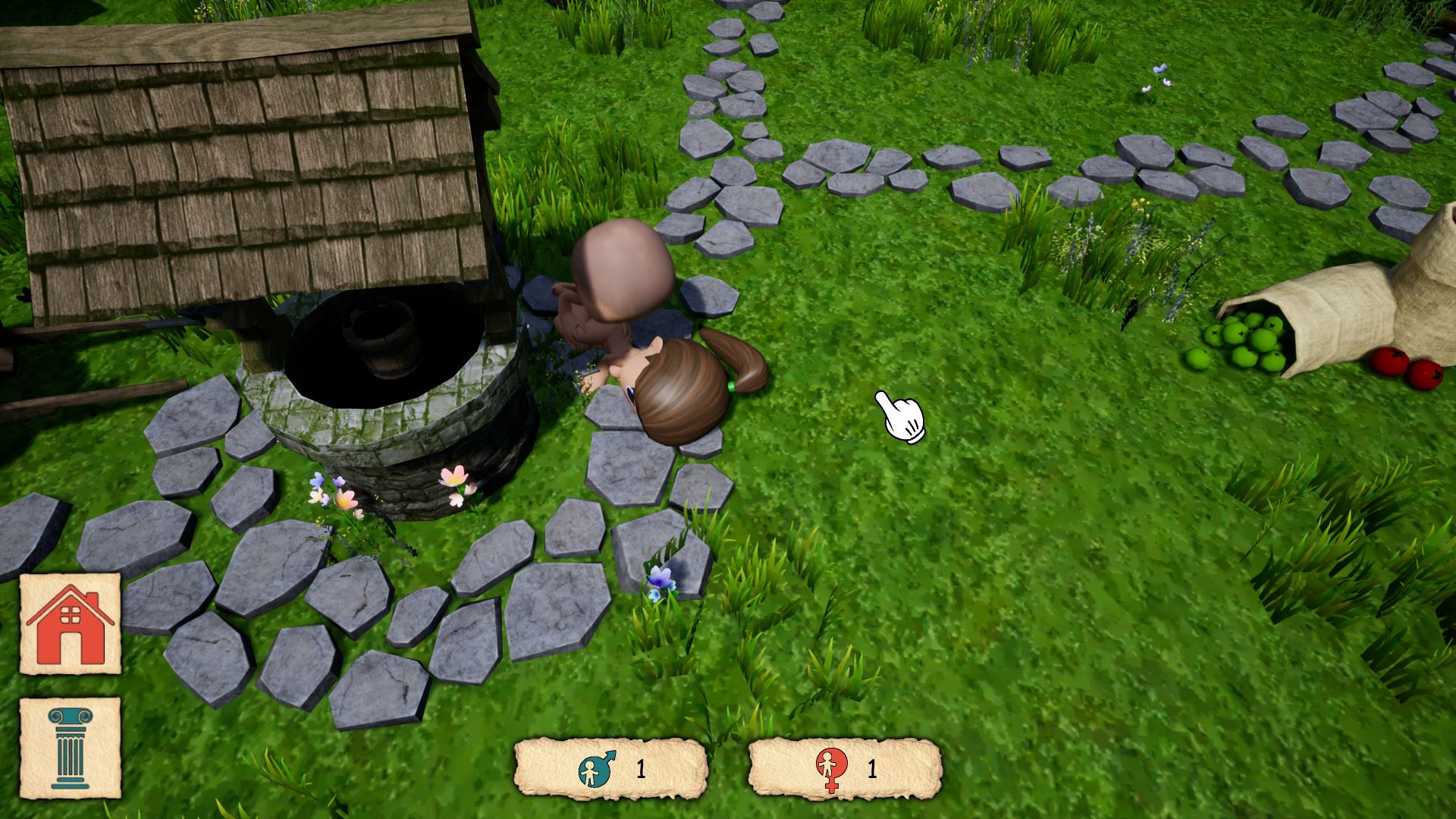1456x819 pixels.
Task: Click the red house button
Action: tap(70, 623)
